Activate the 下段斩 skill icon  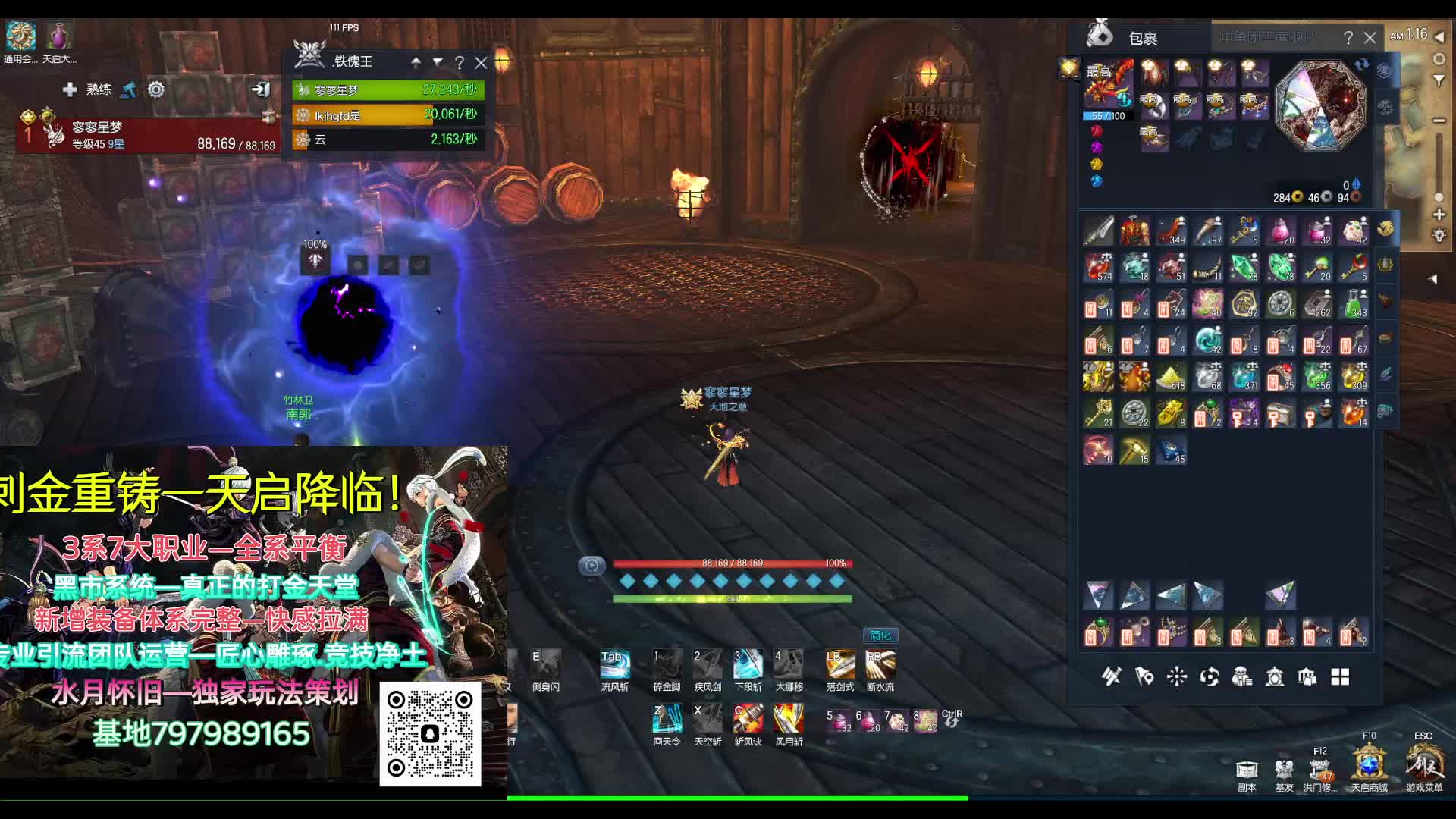(x=748, y=665)
